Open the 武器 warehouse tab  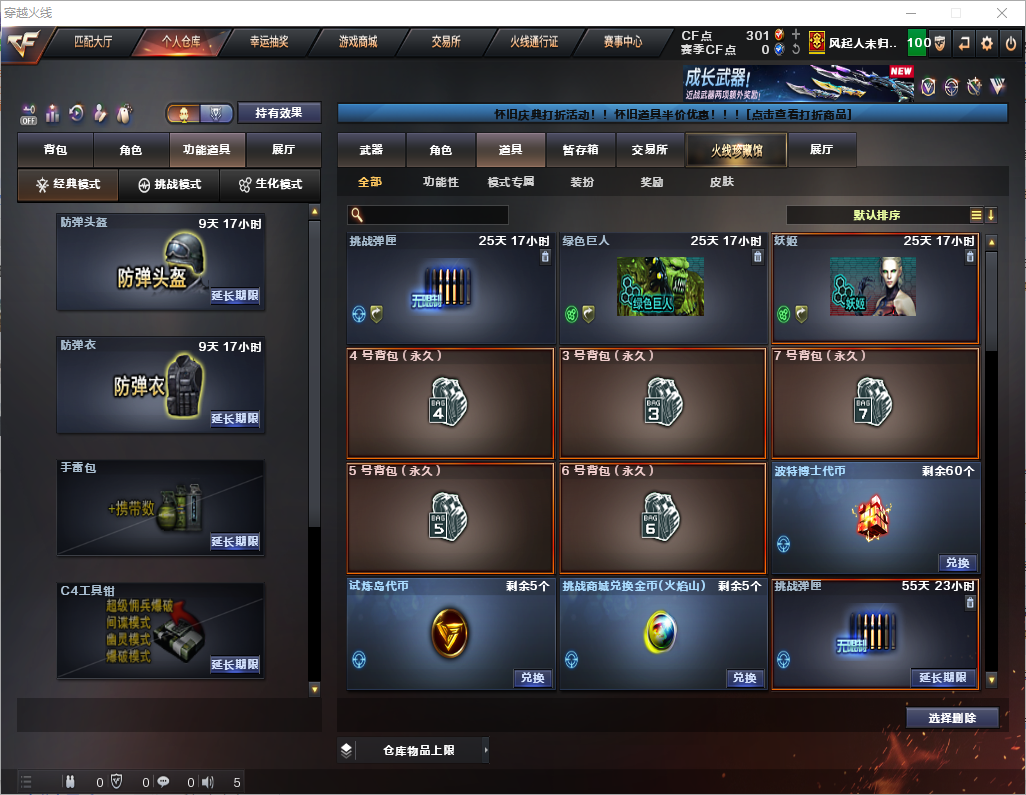point(371,150)
